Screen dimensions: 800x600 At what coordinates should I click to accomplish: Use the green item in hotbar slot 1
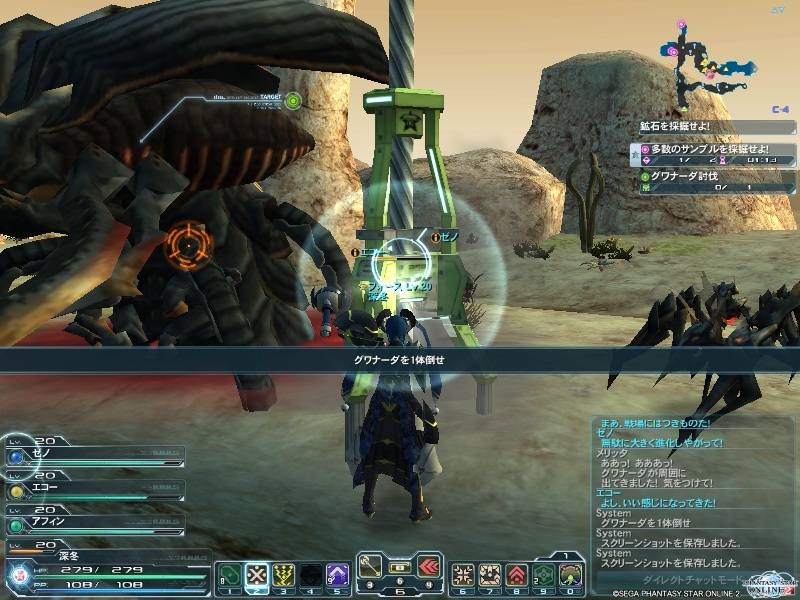[x=228, y=574]
